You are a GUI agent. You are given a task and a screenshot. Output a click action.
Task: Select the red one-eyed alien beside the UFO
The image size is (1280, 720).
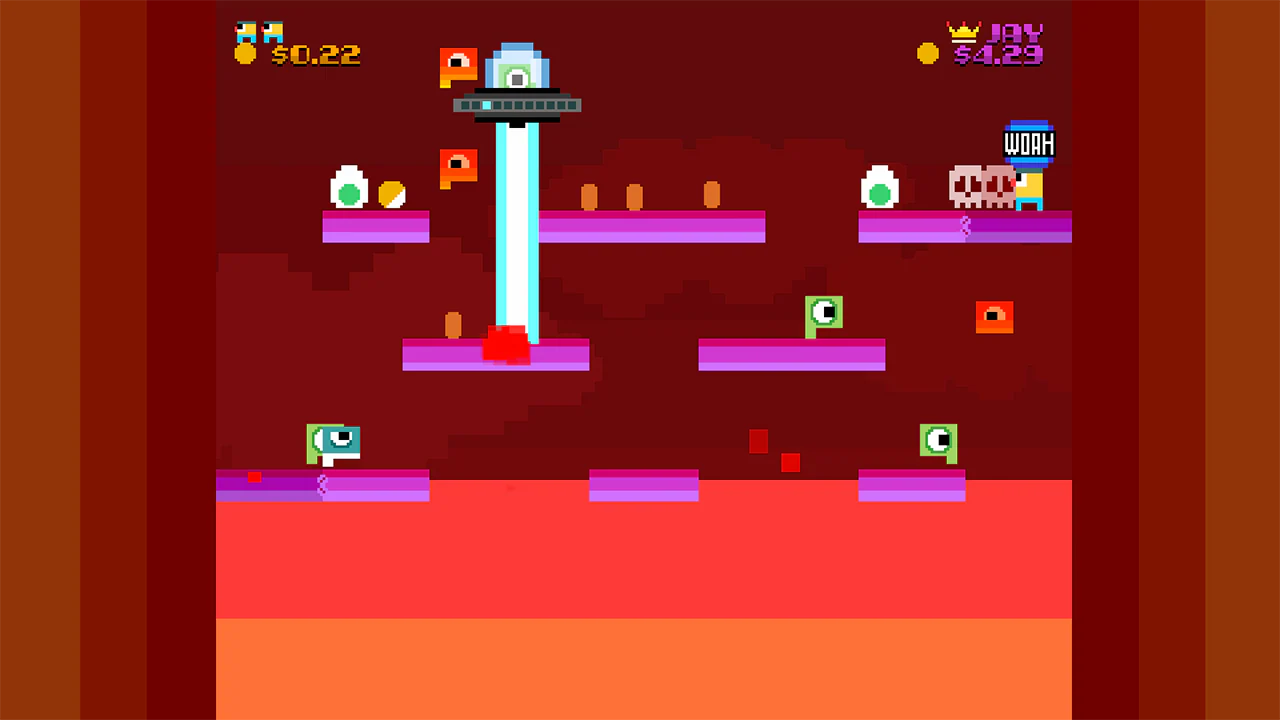click(x=458, y=63)
